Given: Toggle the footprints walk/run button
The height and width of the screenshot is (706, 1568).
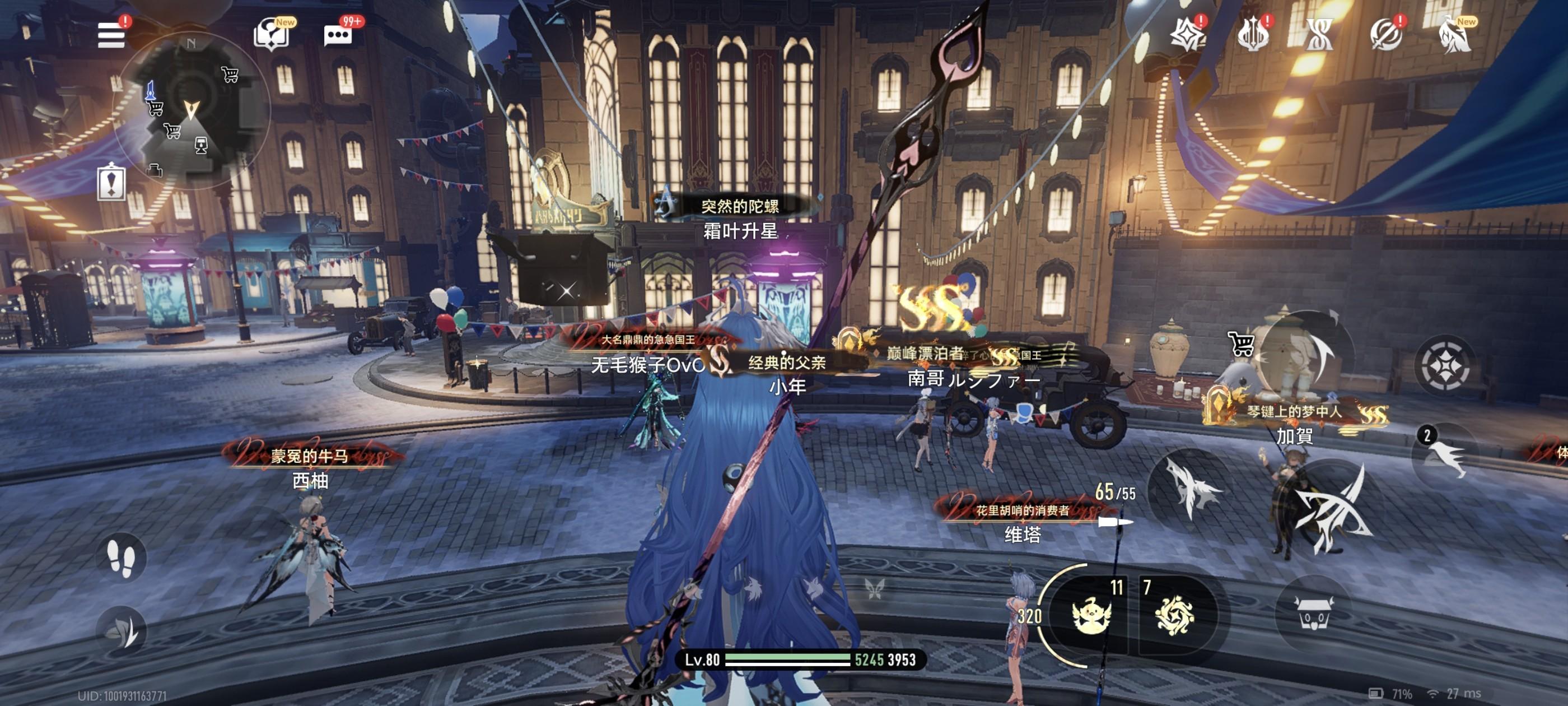Looking at the screenshot, I should [x=120, y=558].
